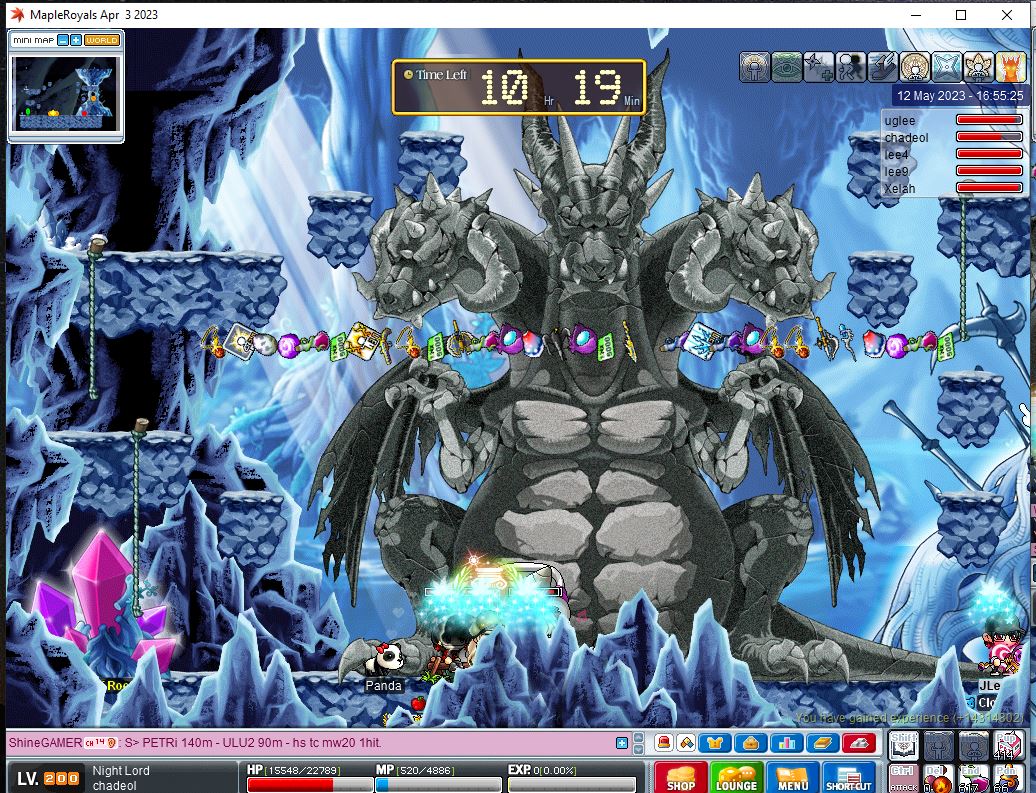
Task: Open the book skills button
Action: click(x=821, y=743)
